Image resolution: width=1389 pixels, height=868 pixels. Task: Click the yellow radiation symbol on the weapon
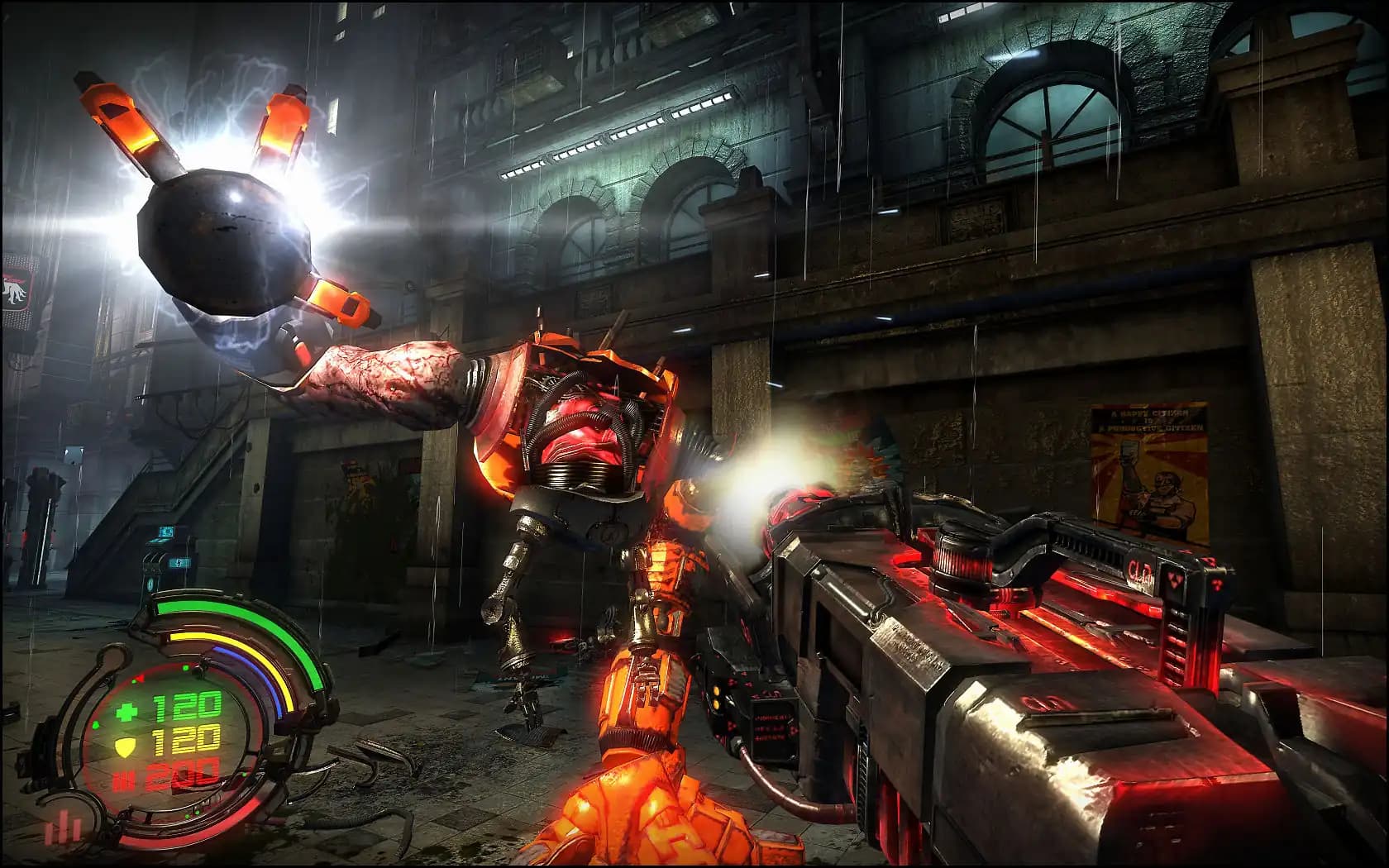1177,579
